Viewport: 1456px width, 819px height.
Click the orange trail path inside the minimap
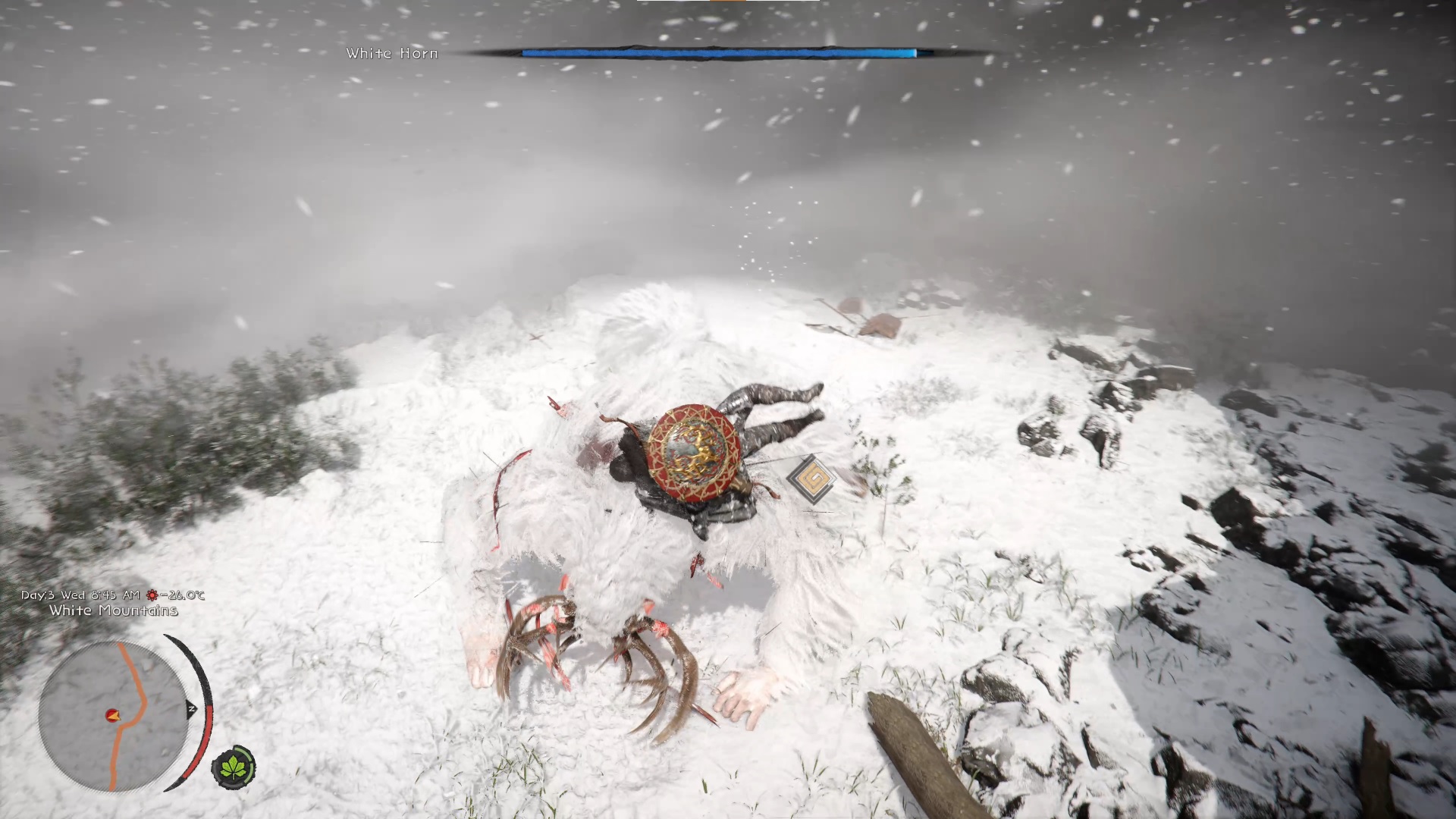133,671
